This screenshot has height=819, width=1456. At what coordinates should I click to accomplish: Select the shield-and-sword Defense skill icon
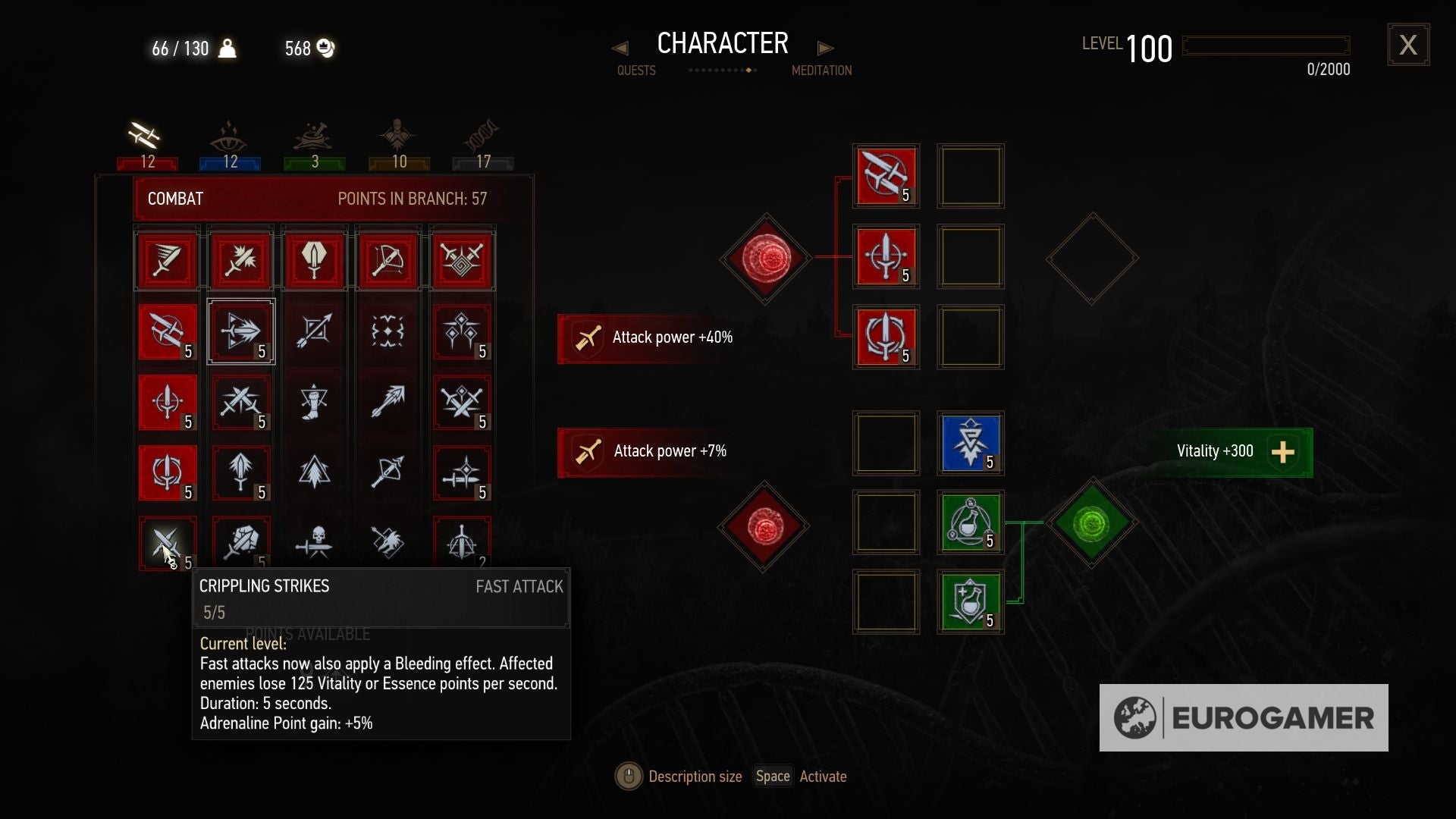click(x=314, y=260)
